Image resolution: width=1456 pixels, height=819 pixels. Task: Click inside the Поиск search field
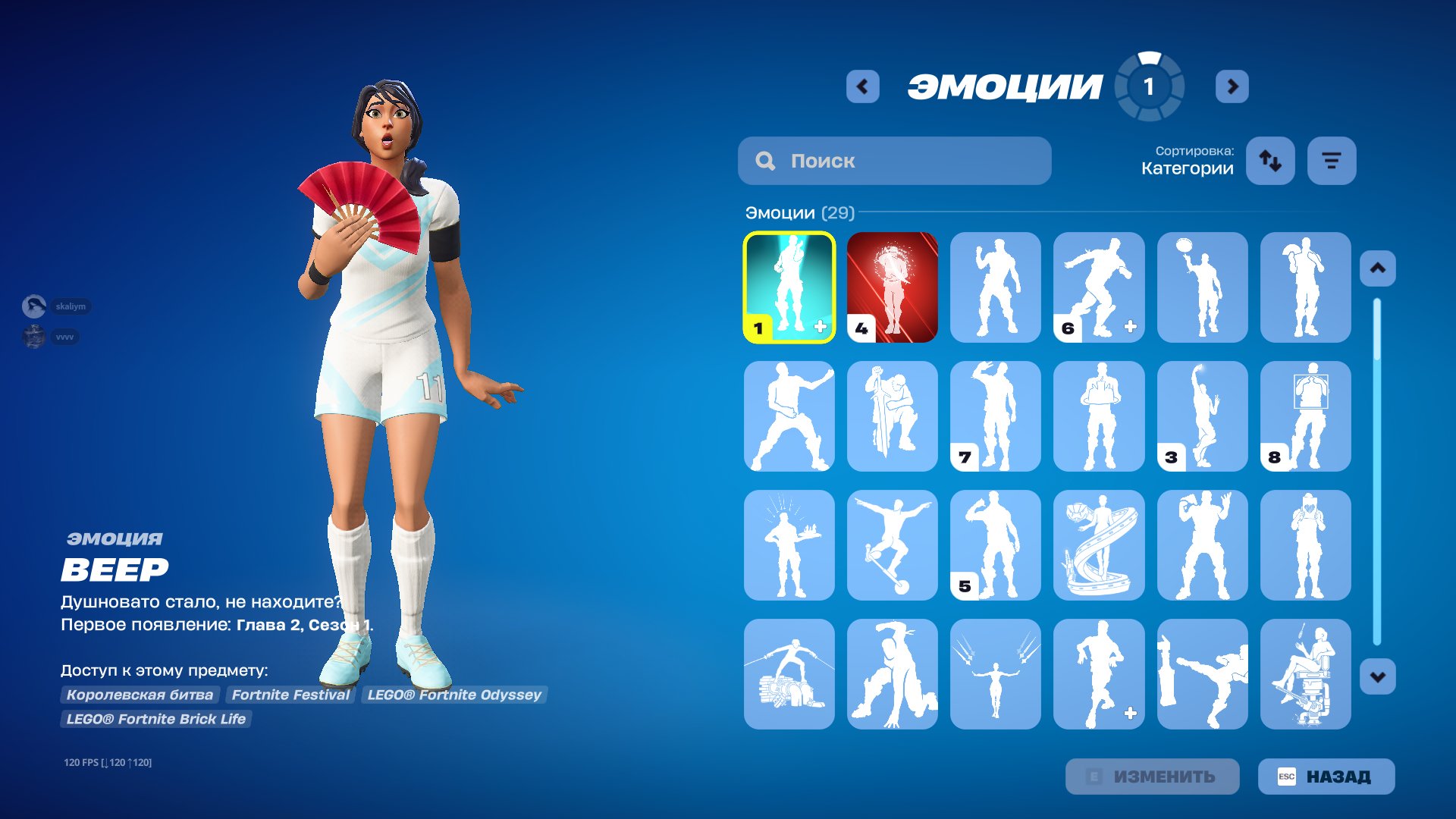(895, 160)
